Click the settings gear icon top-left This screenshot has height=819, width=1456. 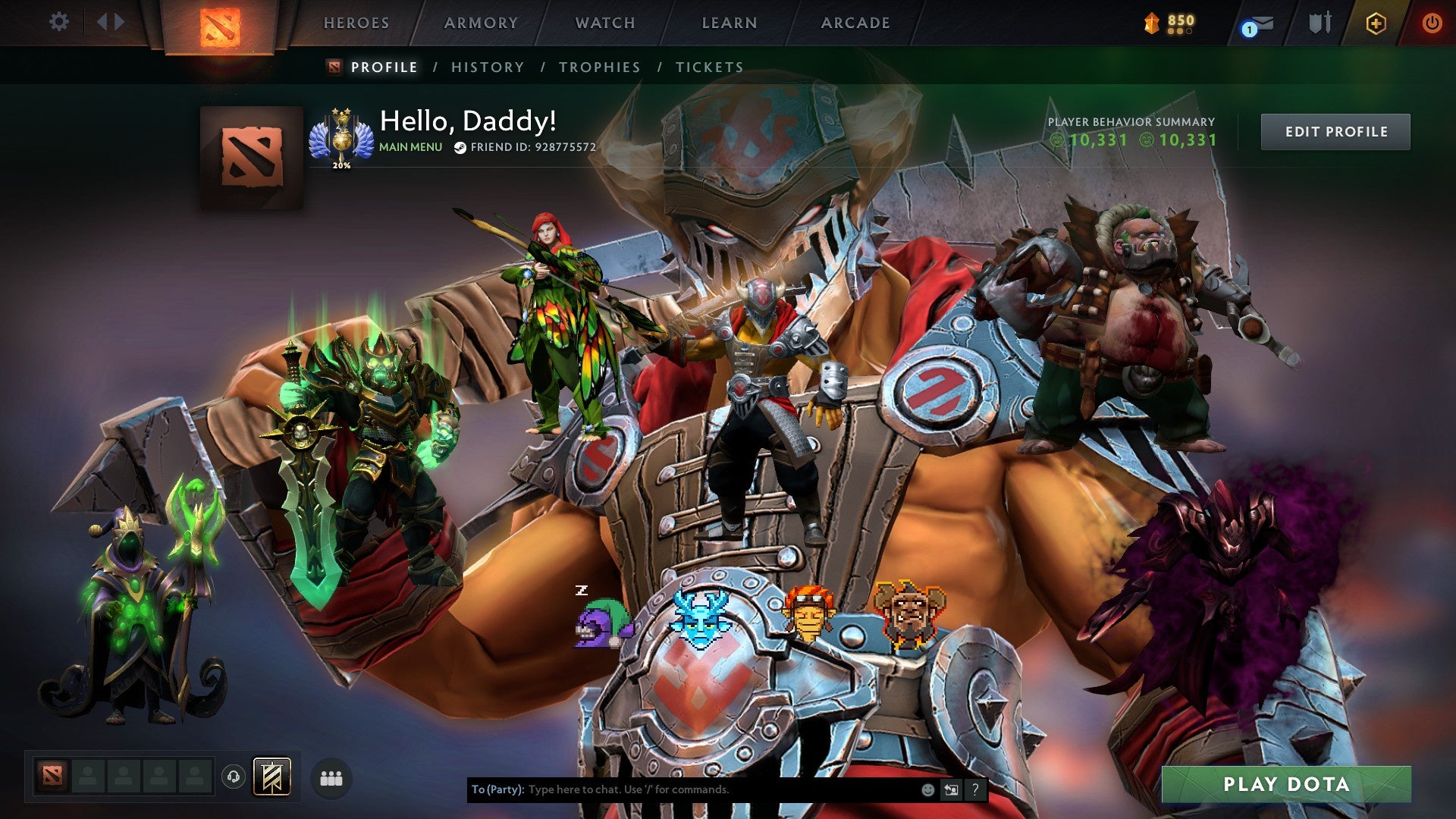click(x=58, y=22)
